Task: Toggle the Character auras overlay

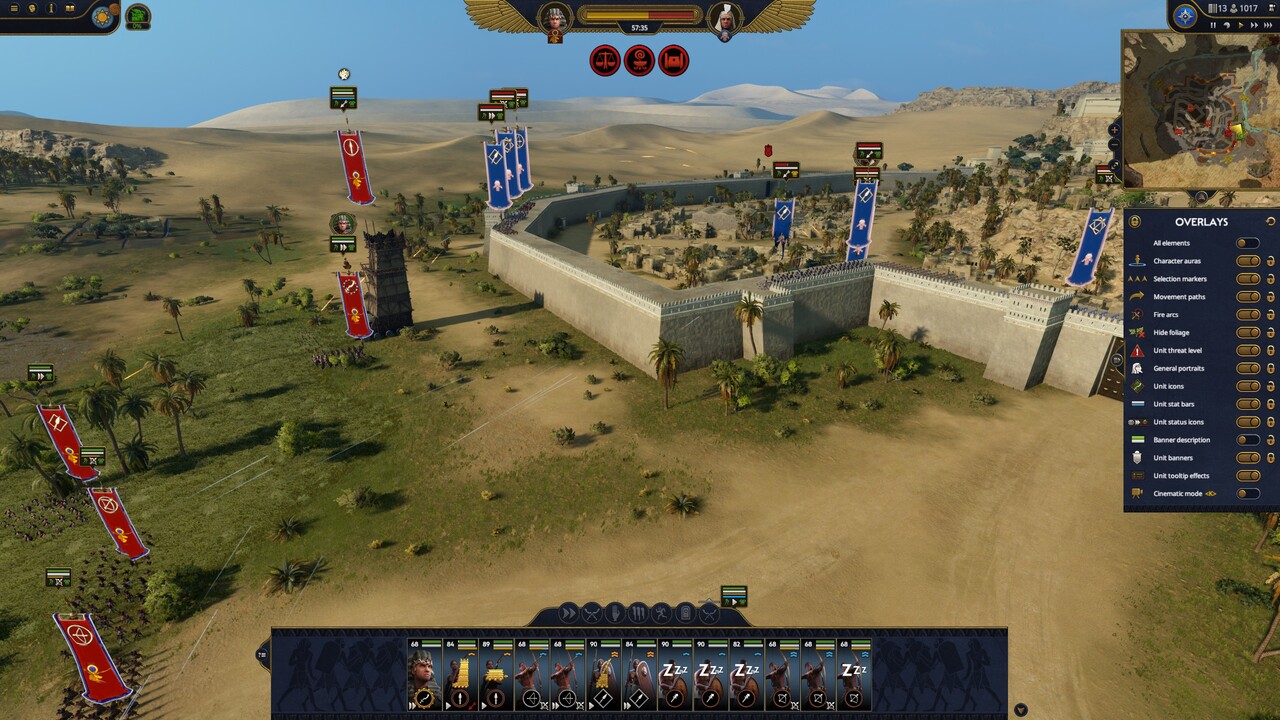Action: (1247, 261)
